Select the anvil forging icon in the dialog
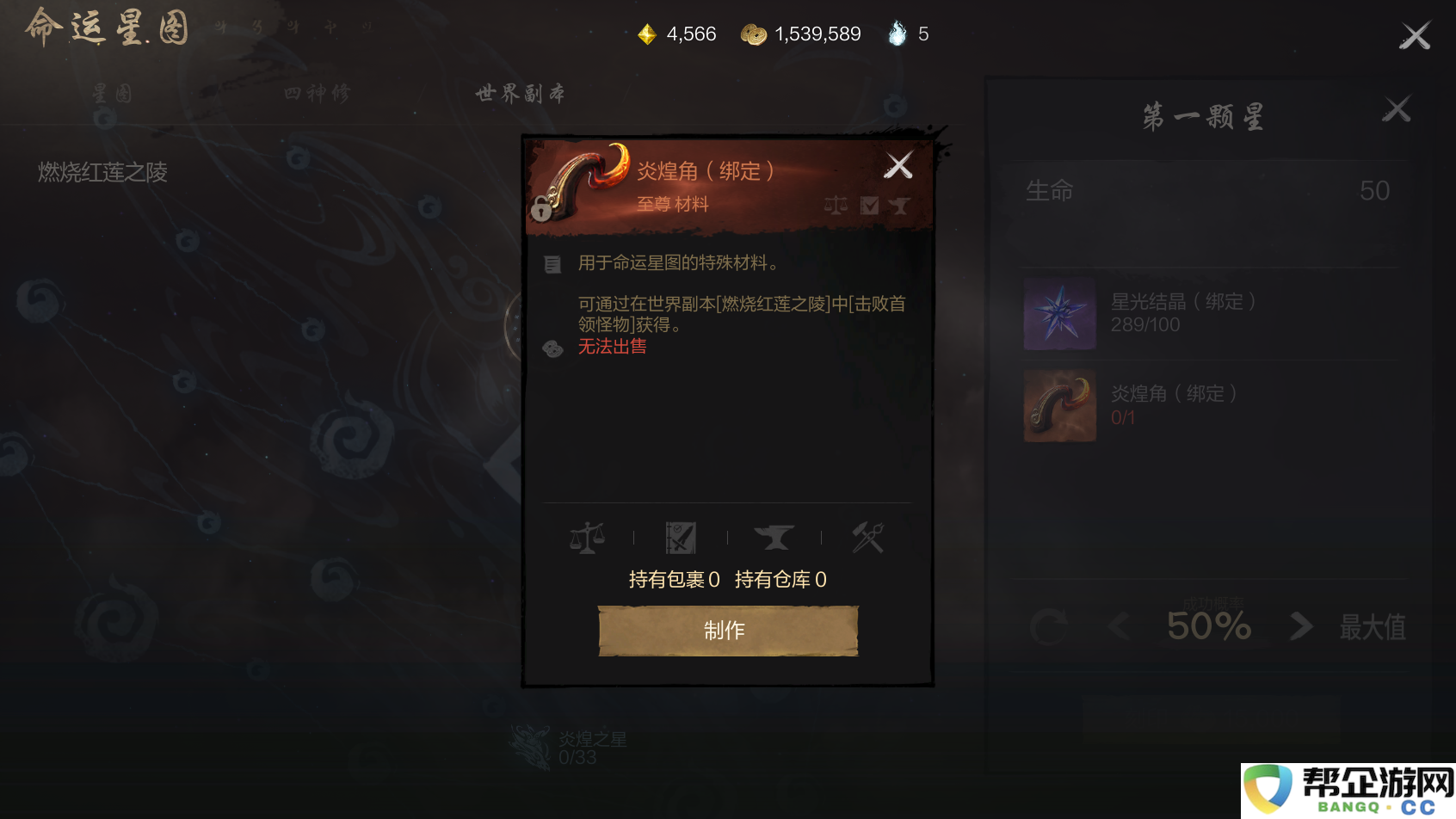 774,537
